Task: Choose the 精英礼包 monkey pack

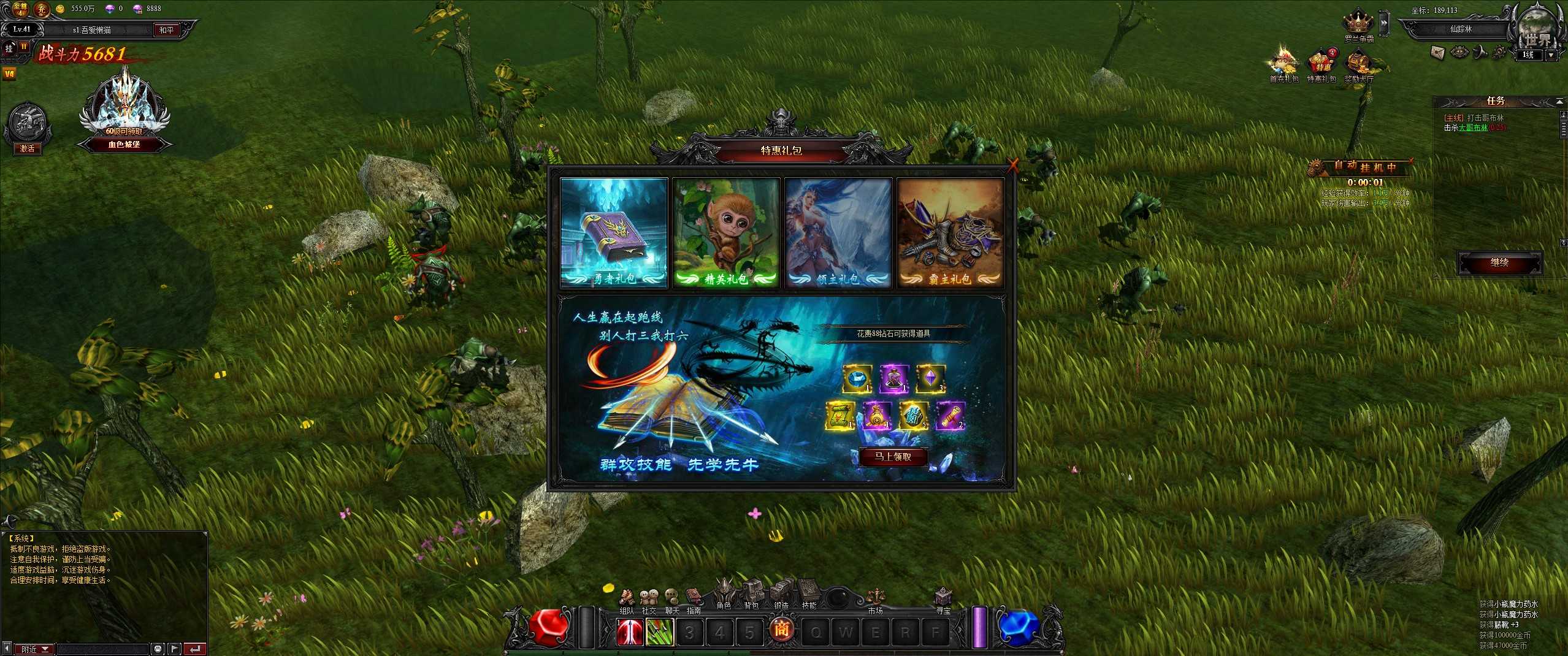Action: click(x=726, y=232)
